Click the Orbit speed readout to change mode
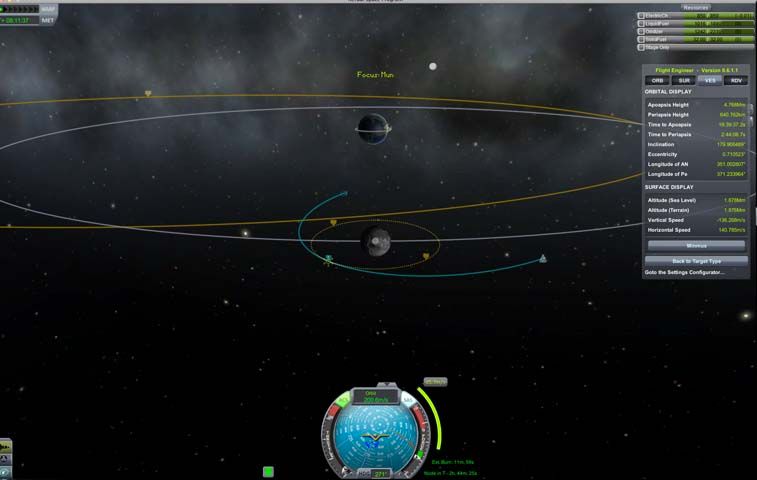Screen dimensions: 757x480 click(375, 397)
